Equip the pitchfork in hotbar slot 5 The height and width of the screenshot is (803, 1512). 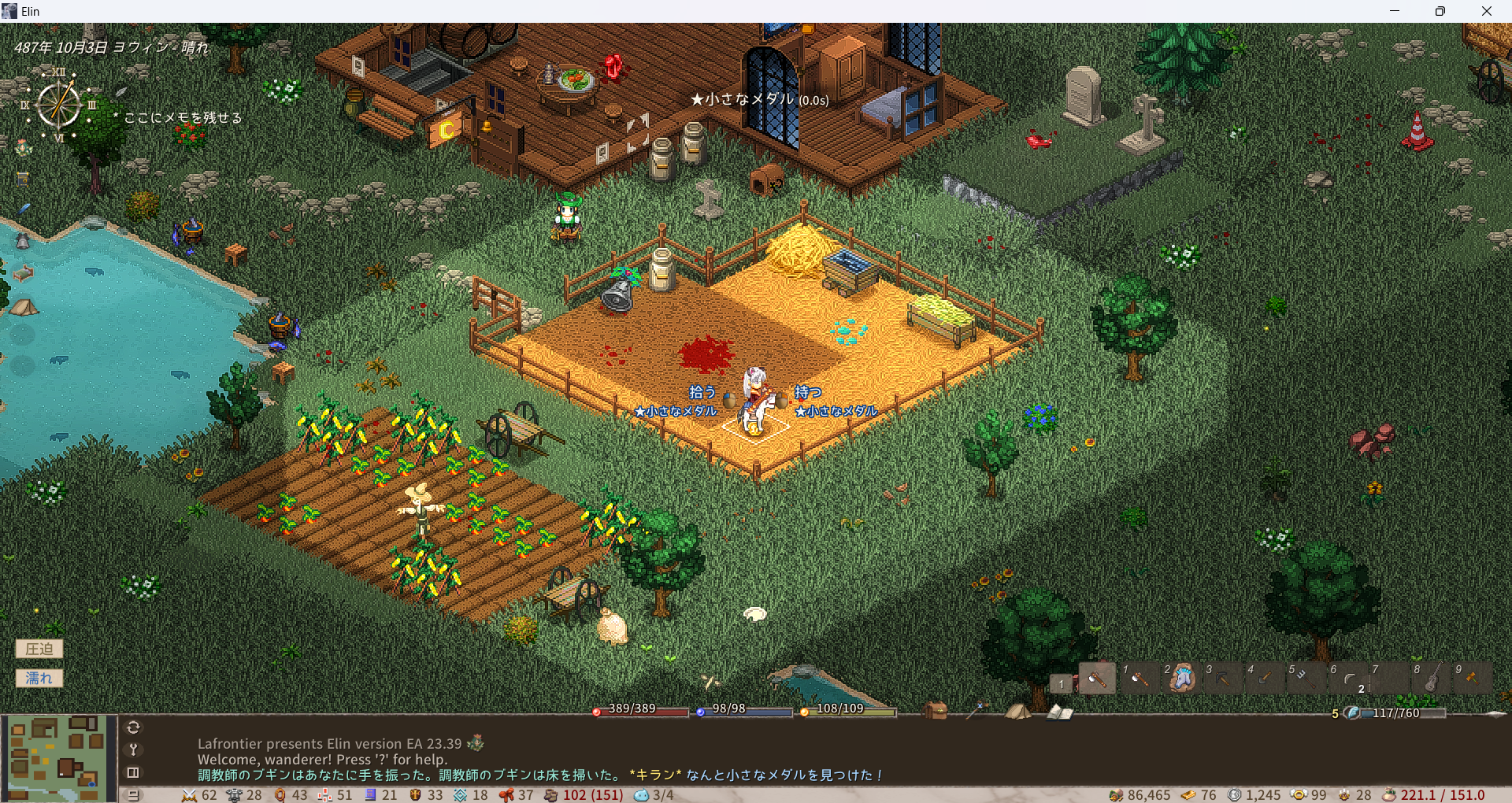1304,677
